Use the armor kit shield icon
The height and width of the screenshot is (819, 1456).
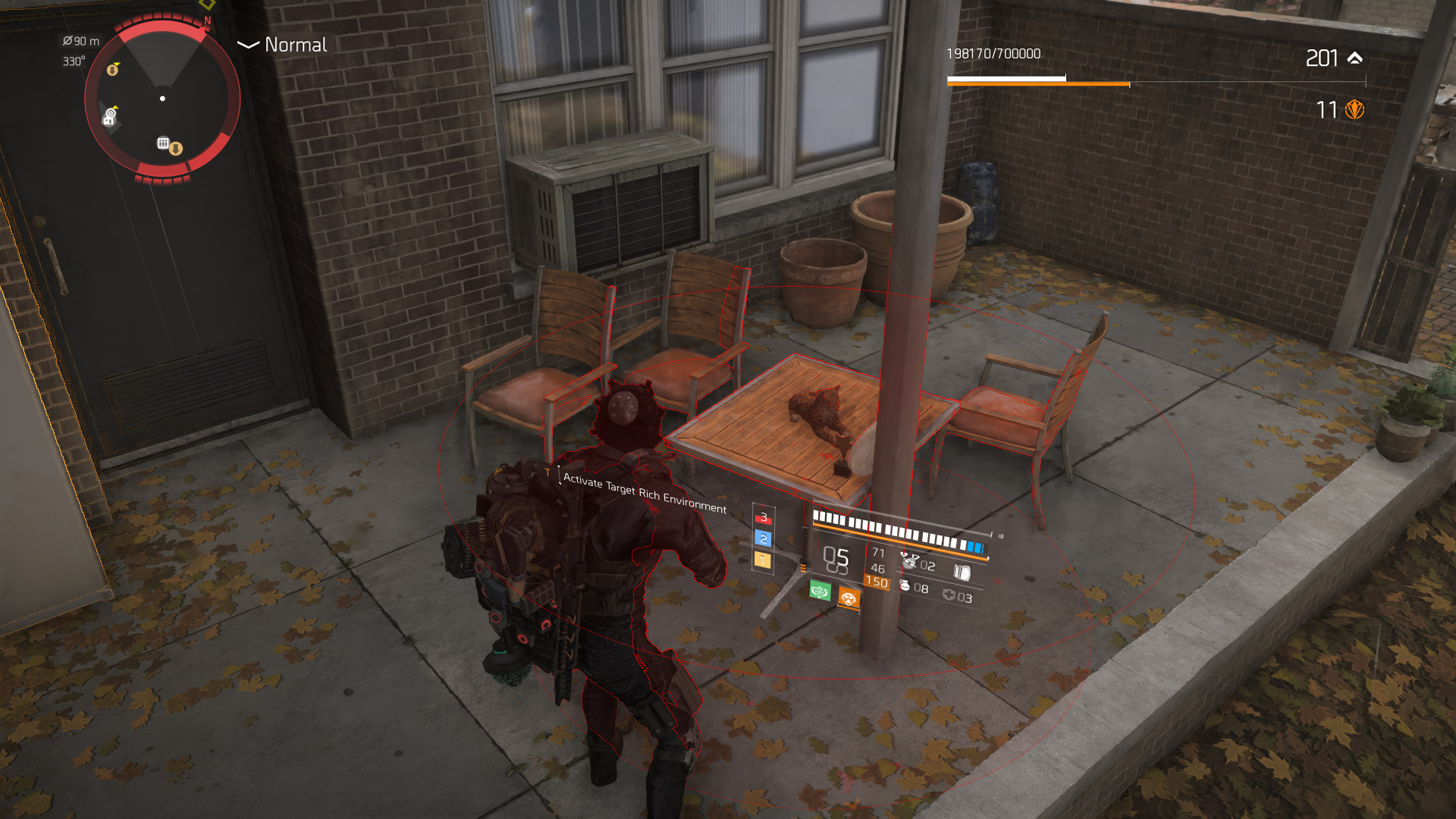click(949, 595)
